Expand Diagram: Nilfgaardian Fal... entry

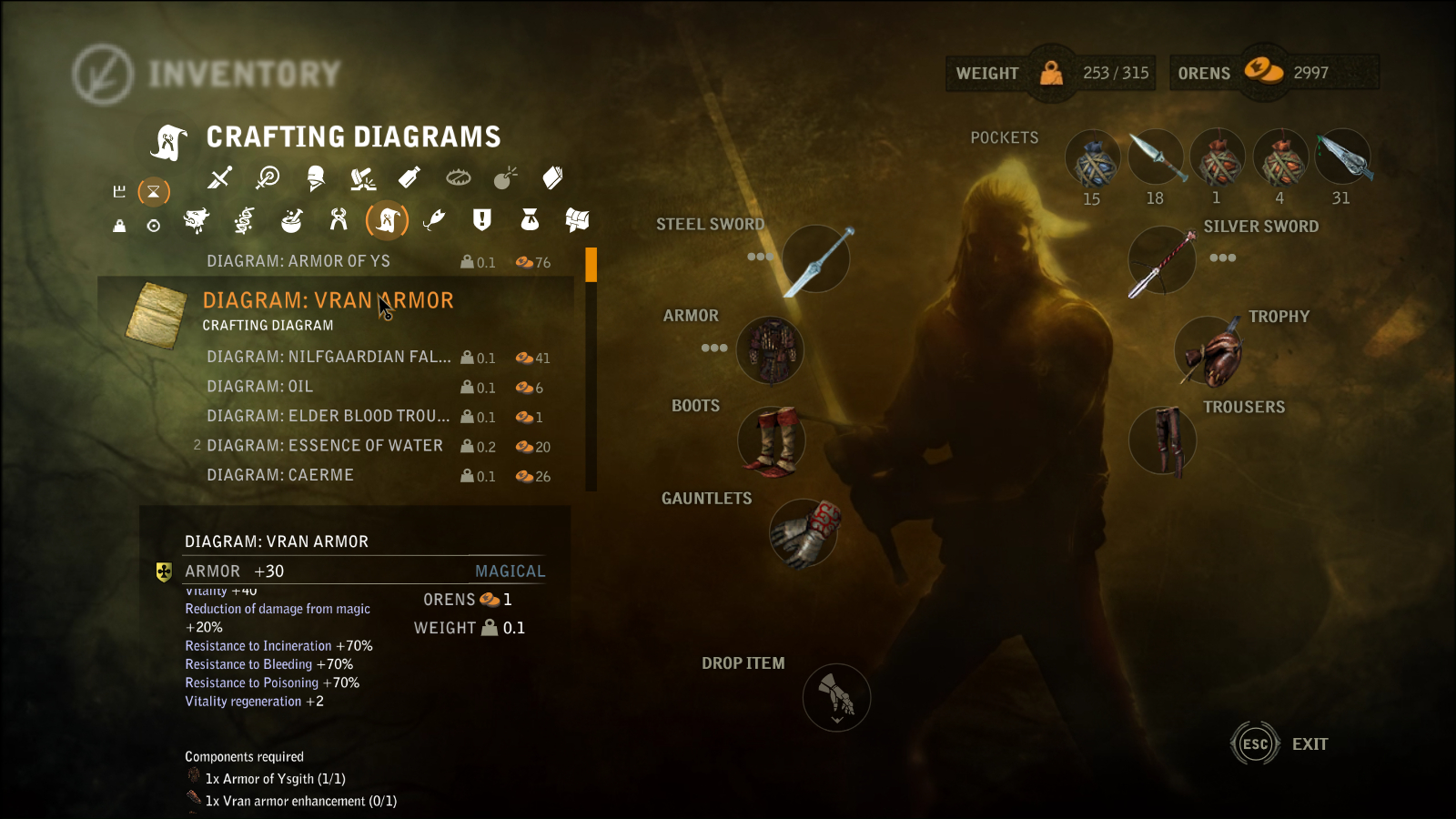[328, 358]
